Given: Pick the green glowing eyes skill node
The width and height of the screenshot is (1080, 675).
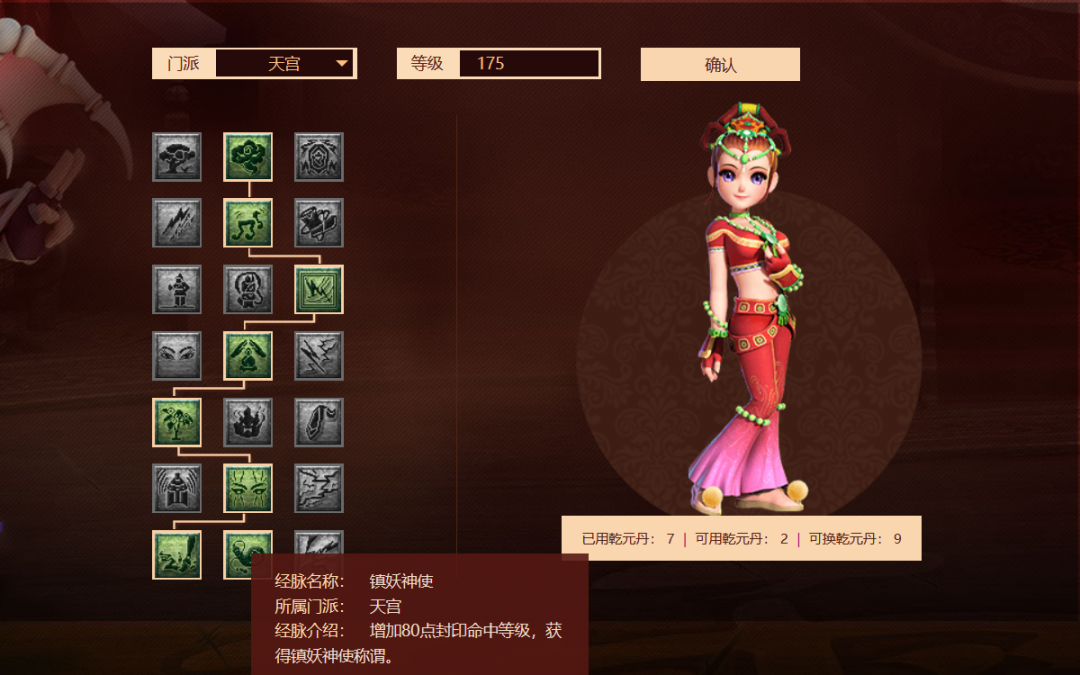Looking at the screenshot, I should tap(248, 488).
